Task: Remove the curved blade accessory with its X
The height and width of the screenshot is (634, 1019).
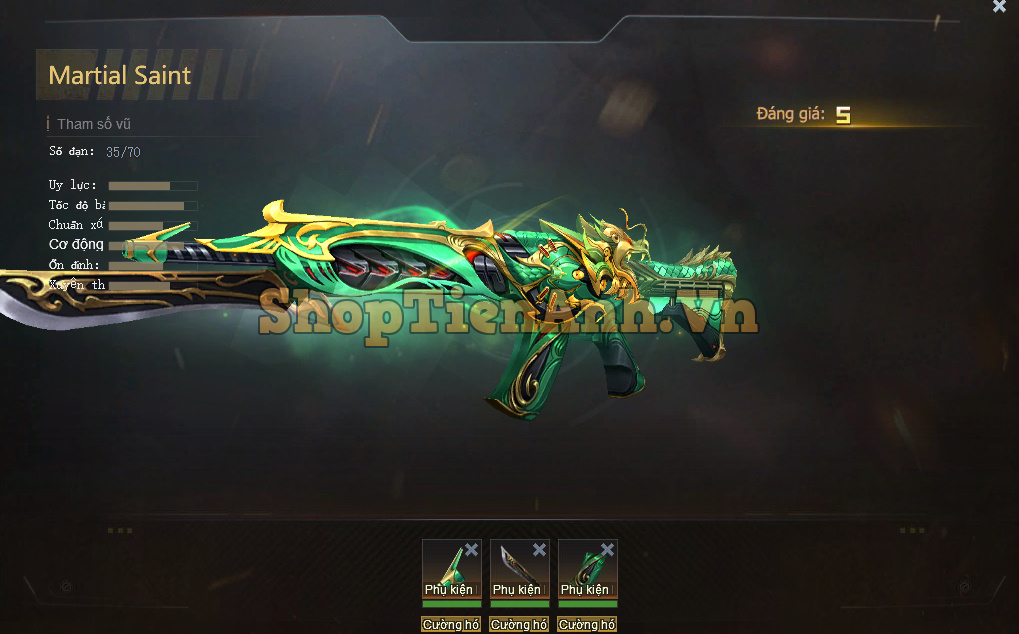Action: click(x=540, y=550)
